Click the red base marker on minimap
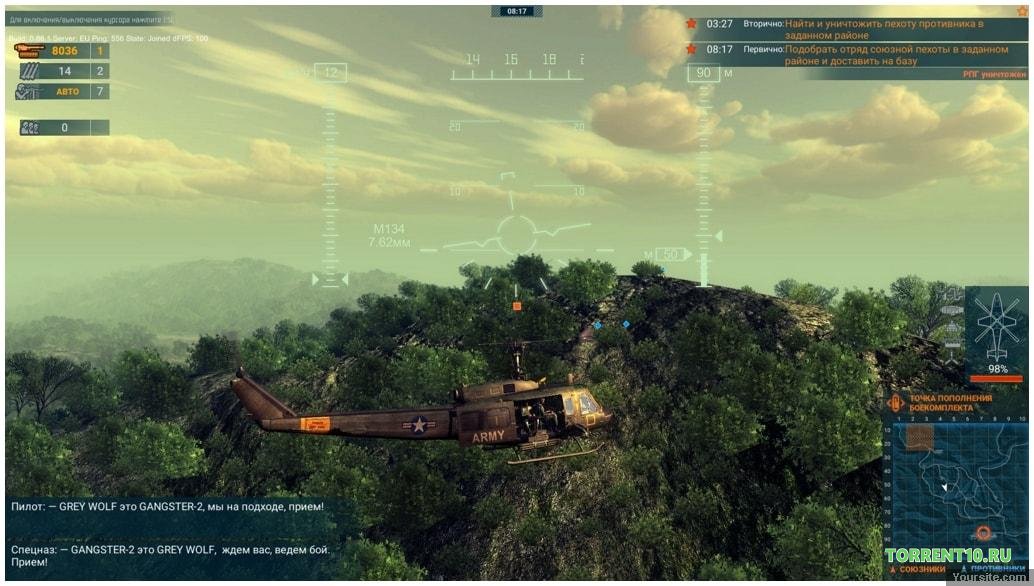The width and height of the screenshot is (1034, 586). coord(983,533)
